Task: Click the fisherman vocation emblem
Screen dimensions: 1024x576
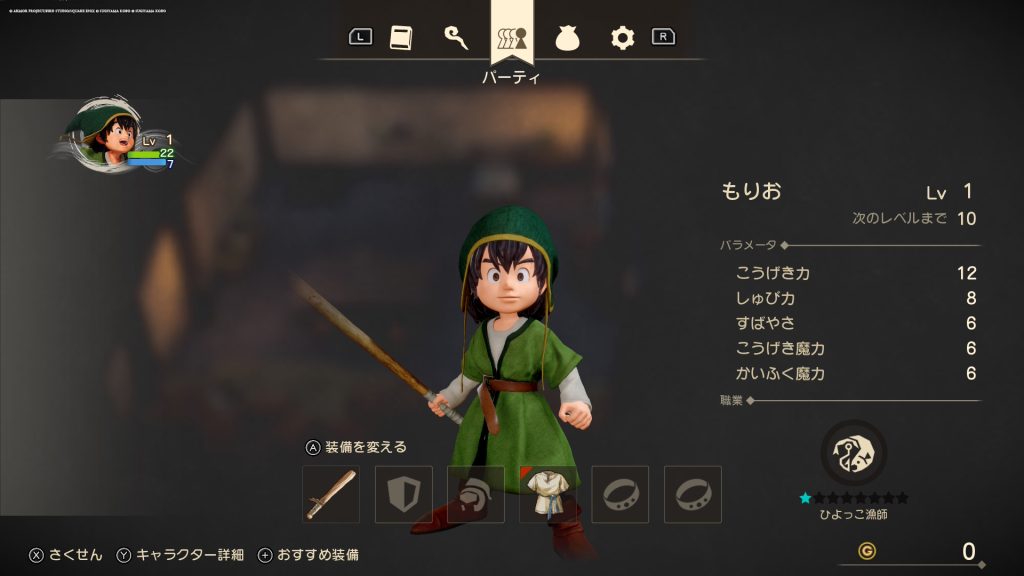Action: click(x=853, y=452)
